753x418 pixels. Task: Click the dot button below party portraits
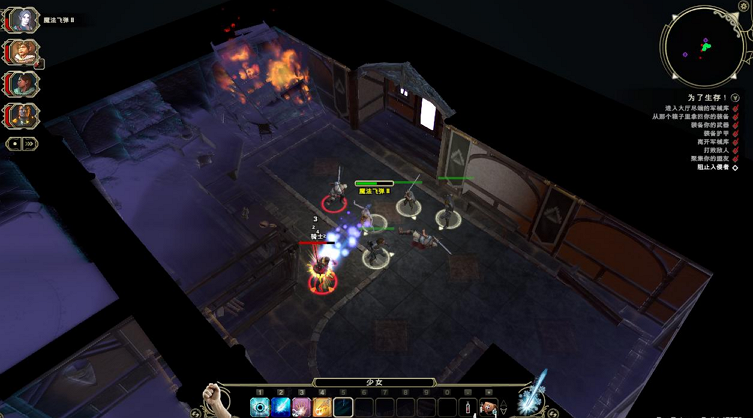click(14, 143)
